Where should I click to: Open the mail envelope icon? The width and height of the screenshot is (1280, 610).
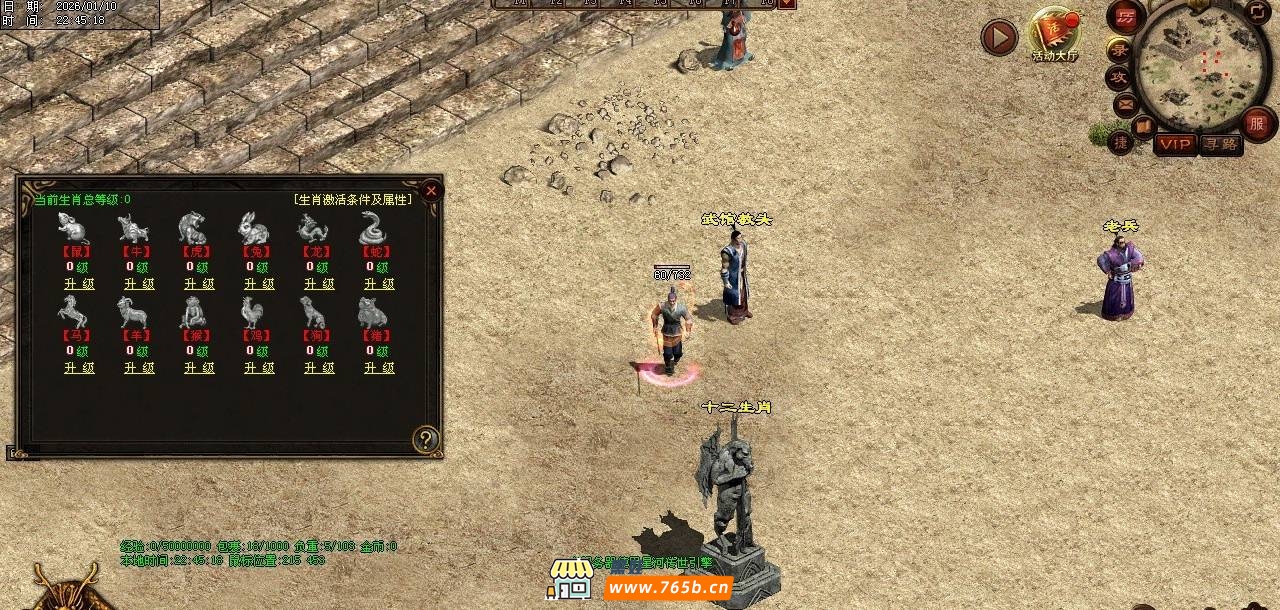pyautogui.click(x=1125, y=103)
